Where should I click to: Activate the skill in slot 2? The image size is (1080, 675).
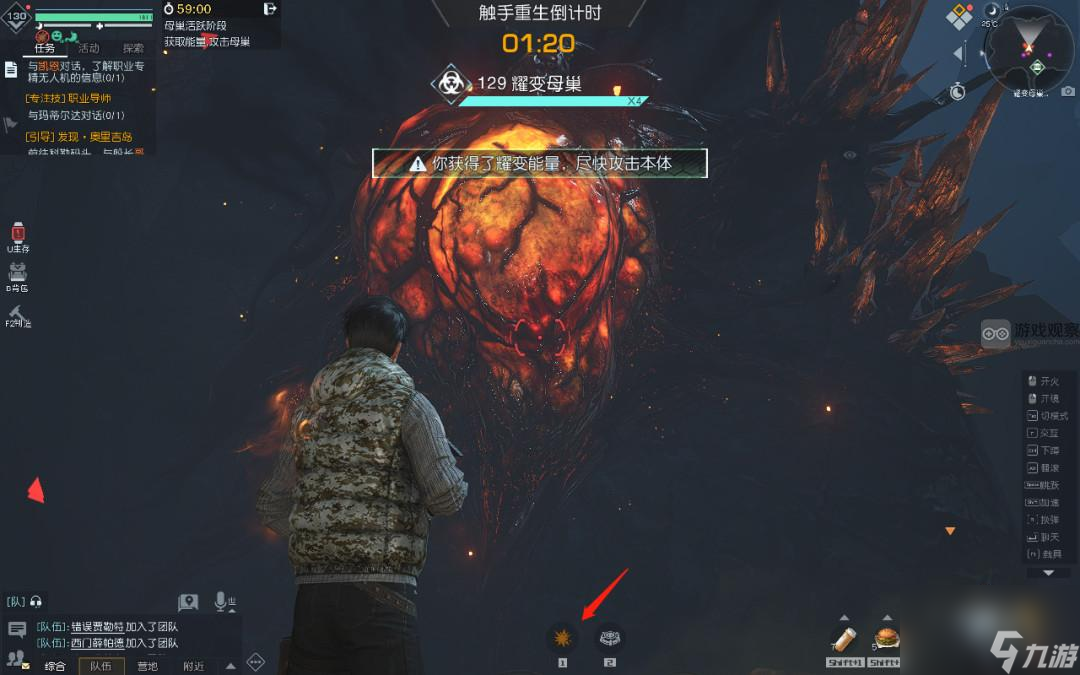click(x=609, y=638)
